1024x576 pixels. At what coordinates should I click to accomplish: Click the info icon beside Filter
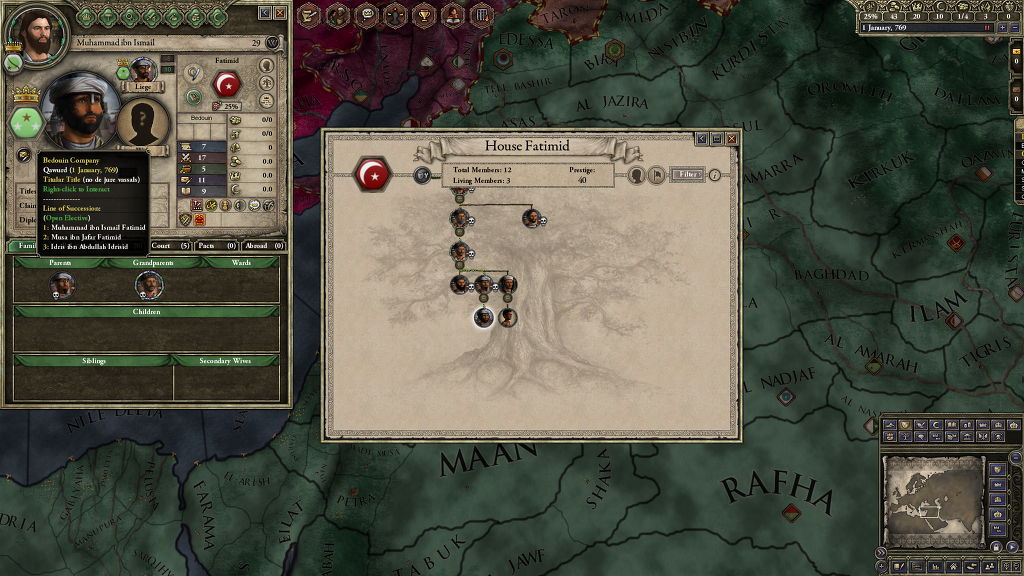click(x=715, y=175)
